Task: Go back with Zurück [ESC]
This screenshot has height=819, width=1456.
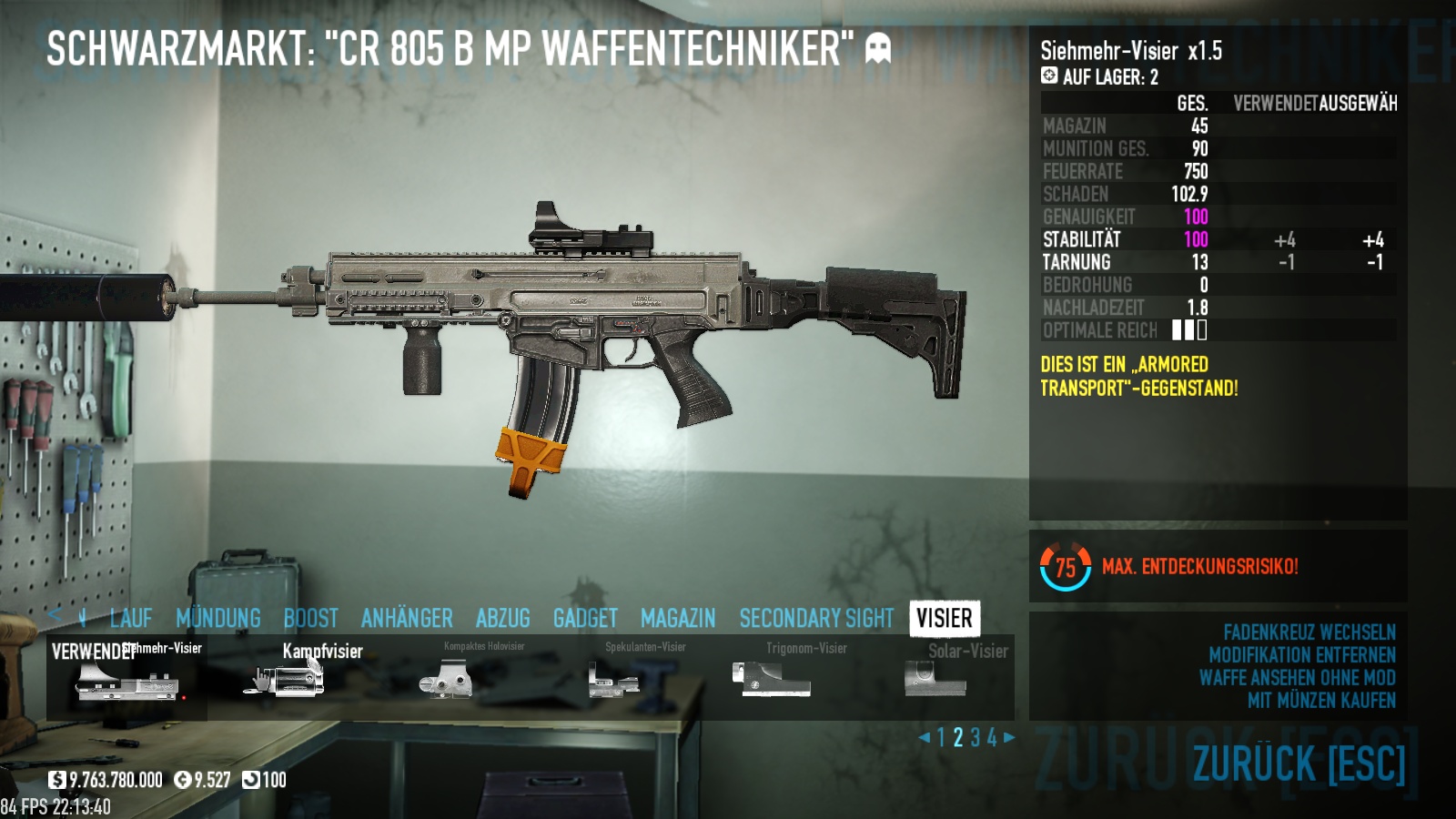Action: (x=1299, y=764)
